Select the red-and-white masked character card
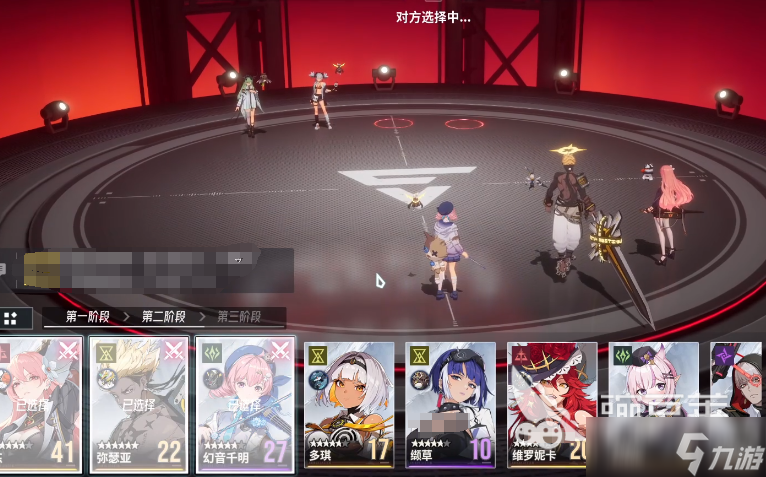This screenshot has width=766, height=477. 737,405
